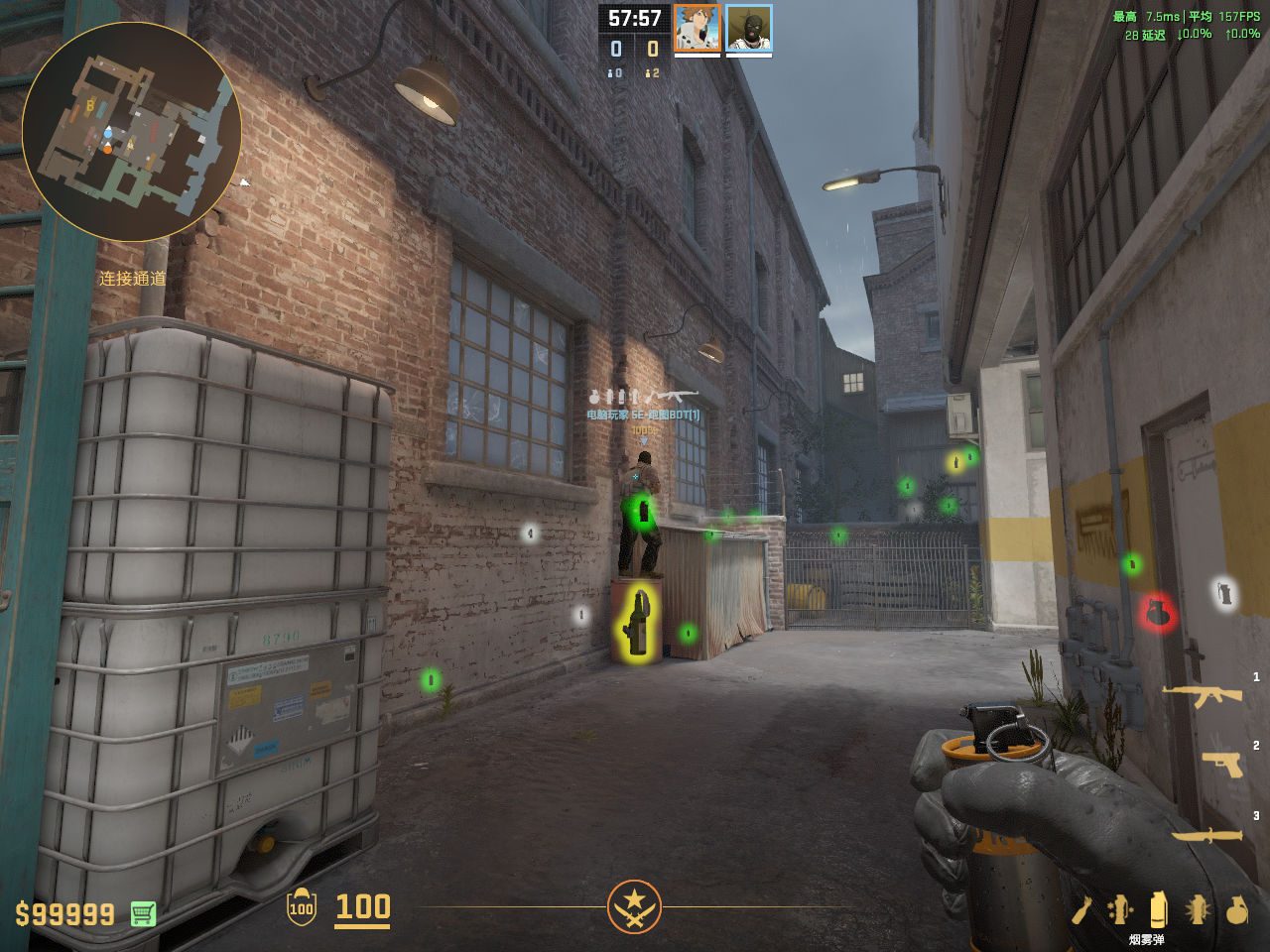Click the team star emblem at bottom center
1270x952 pixels.
coord(634,906)
